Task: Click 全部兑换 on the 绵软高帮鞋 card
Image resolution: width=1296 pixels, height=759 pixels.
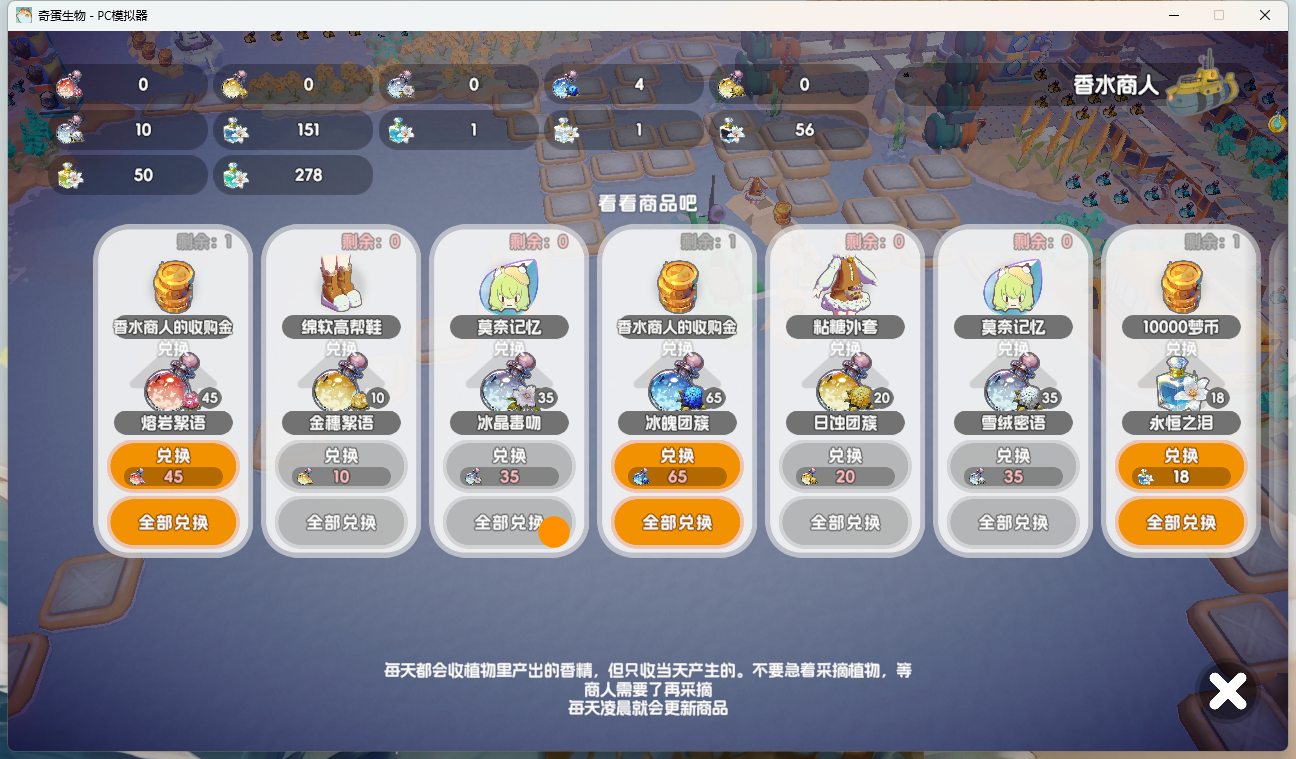Action: (x=341, y=522)
